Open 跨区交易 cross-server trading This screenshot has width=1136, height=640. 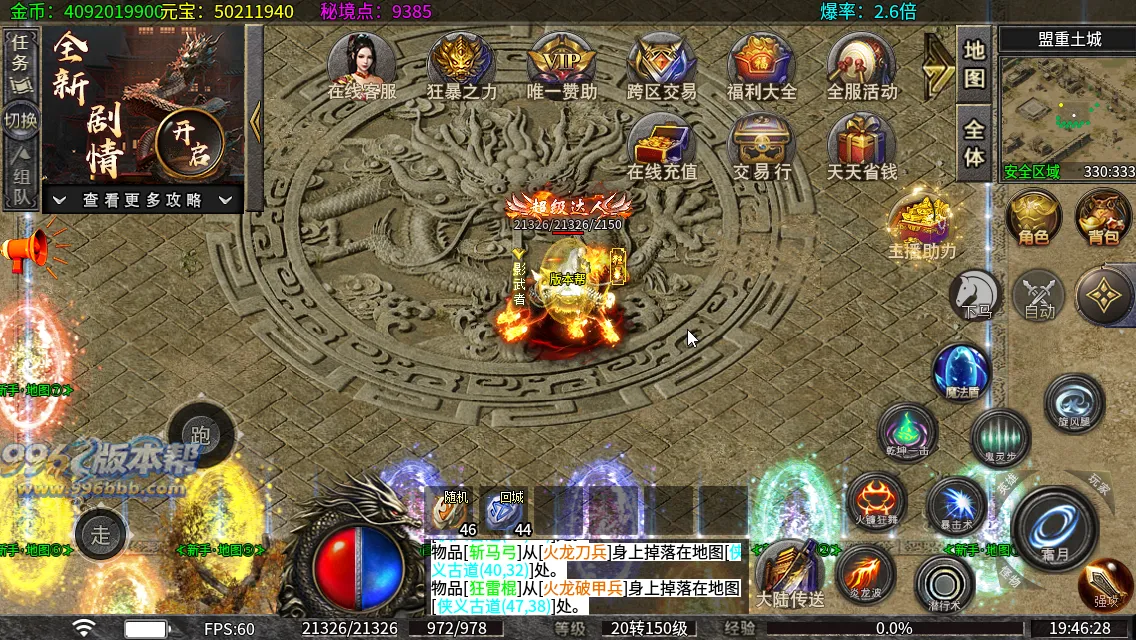pyautogui.click(x=661, y=62)
